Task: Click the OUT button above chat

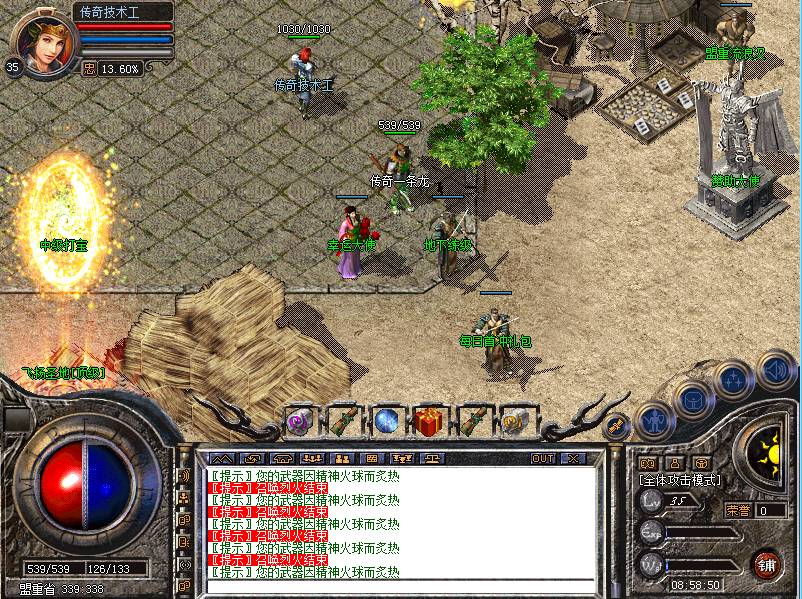Action: pos(542,458)
